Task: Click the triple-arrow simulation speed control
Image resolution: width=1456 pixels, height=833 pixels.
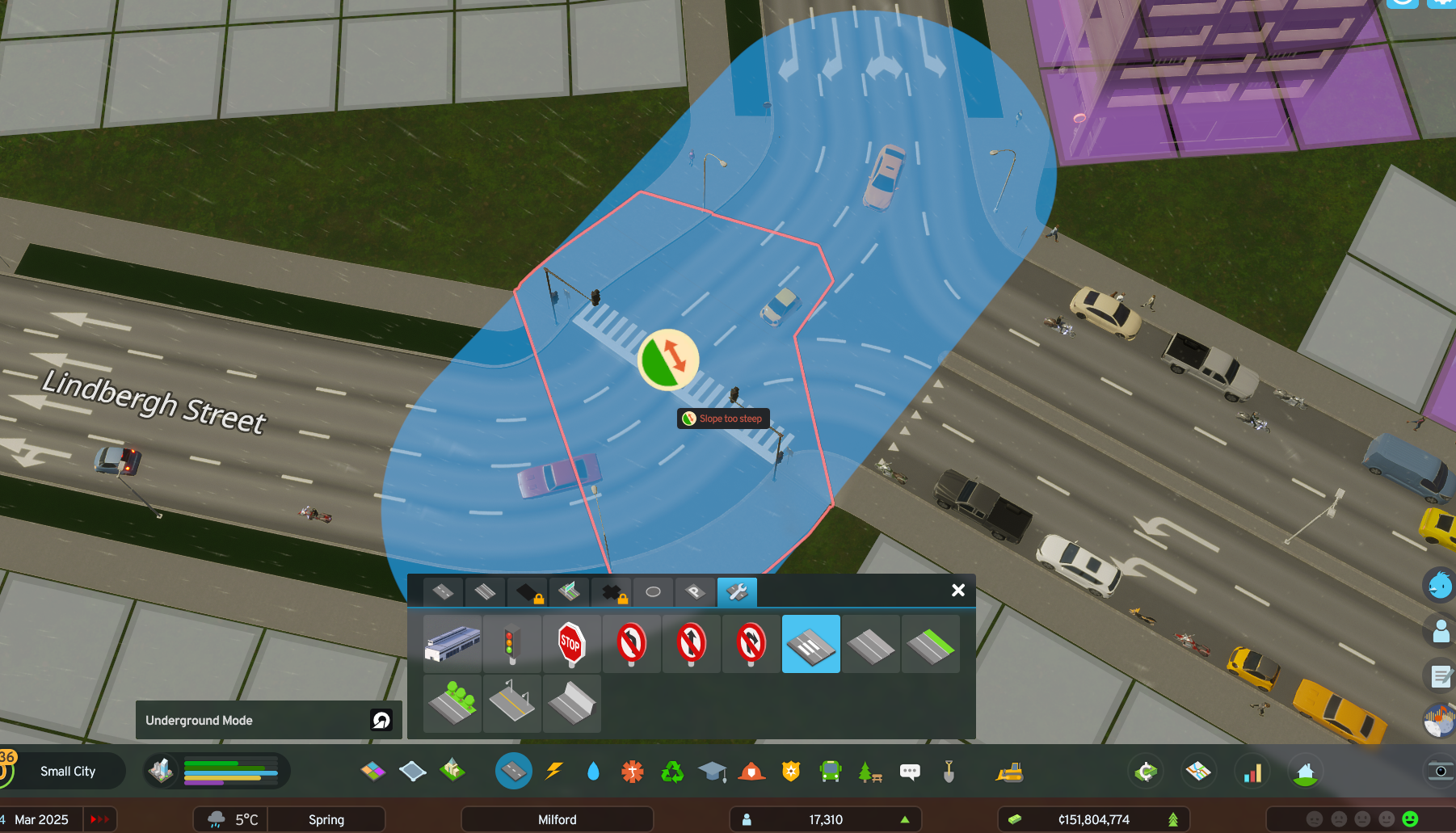Action: (x=99, y=818)
